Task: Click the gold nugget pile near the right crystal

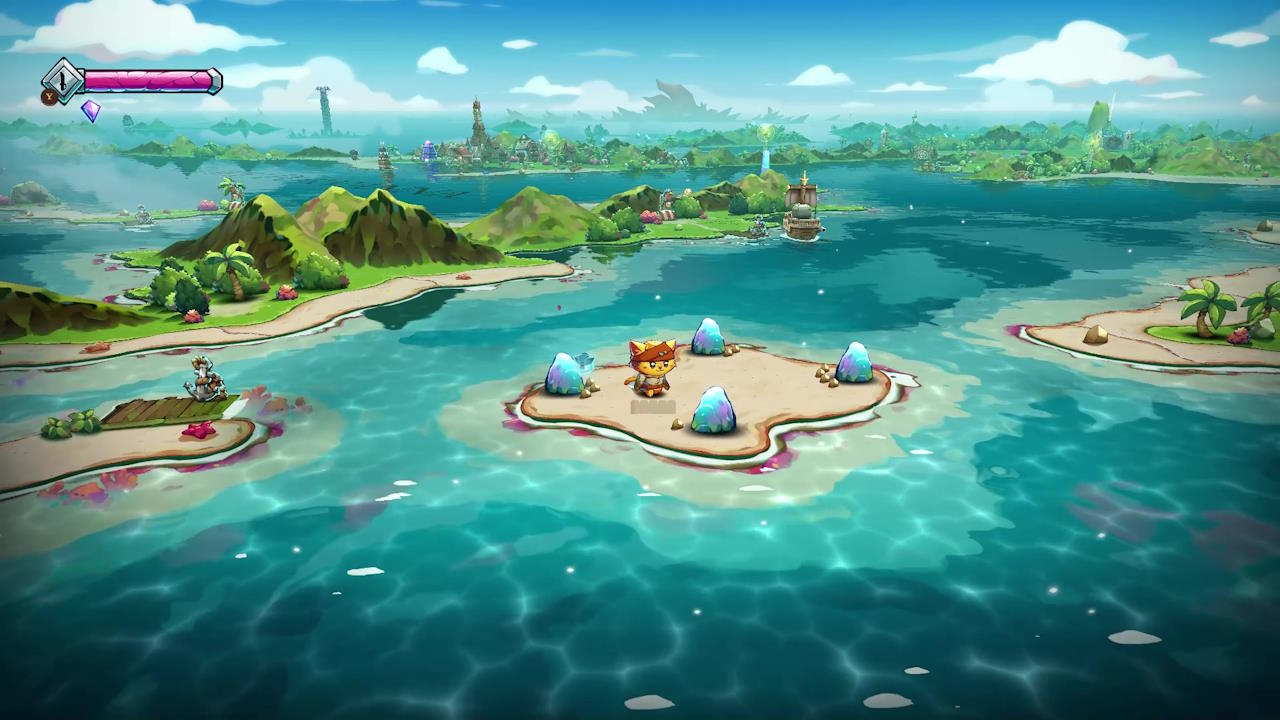Action: [825, 378]
